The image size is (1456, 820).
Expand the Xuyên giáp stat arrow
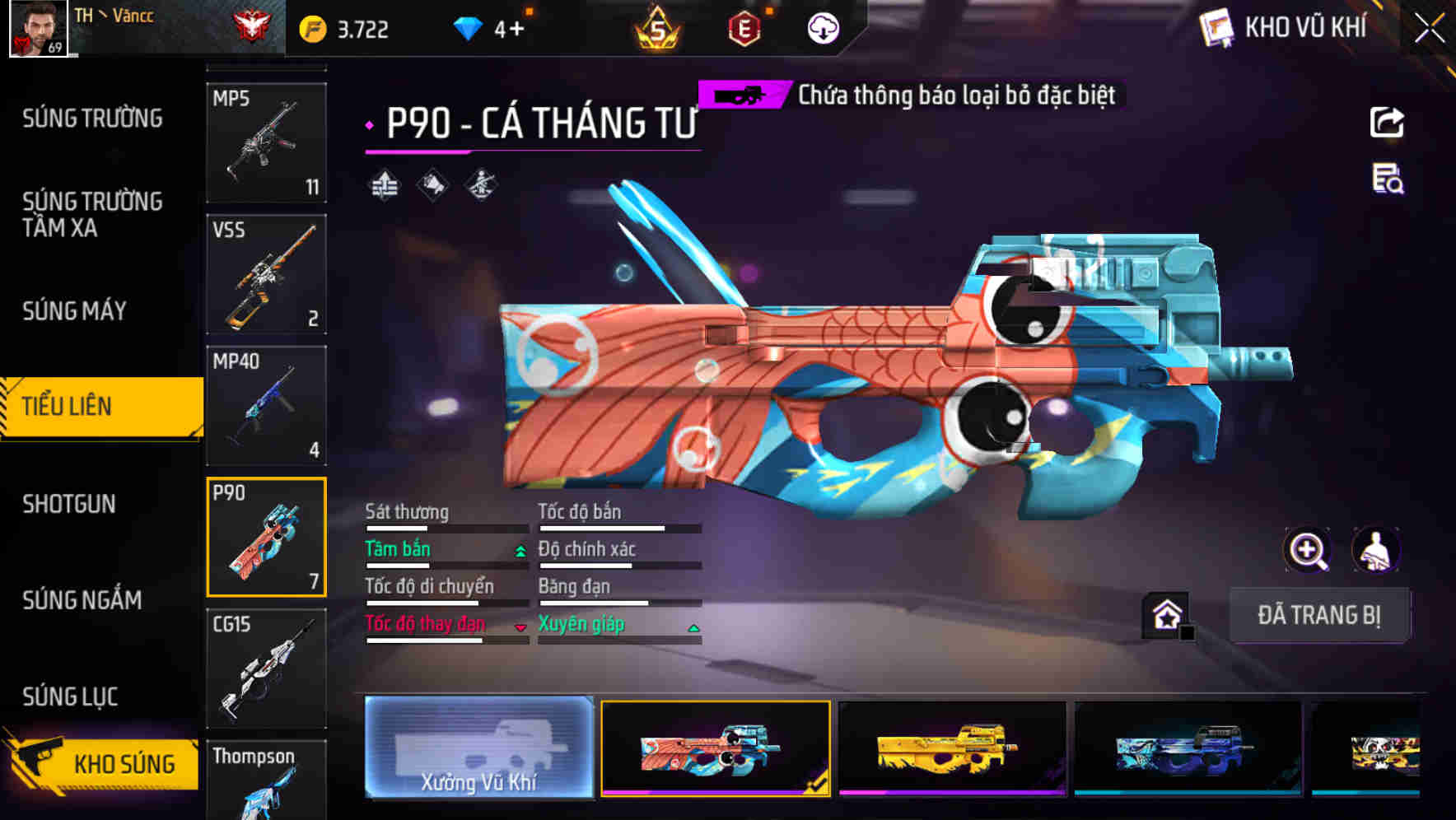[694, 627]
